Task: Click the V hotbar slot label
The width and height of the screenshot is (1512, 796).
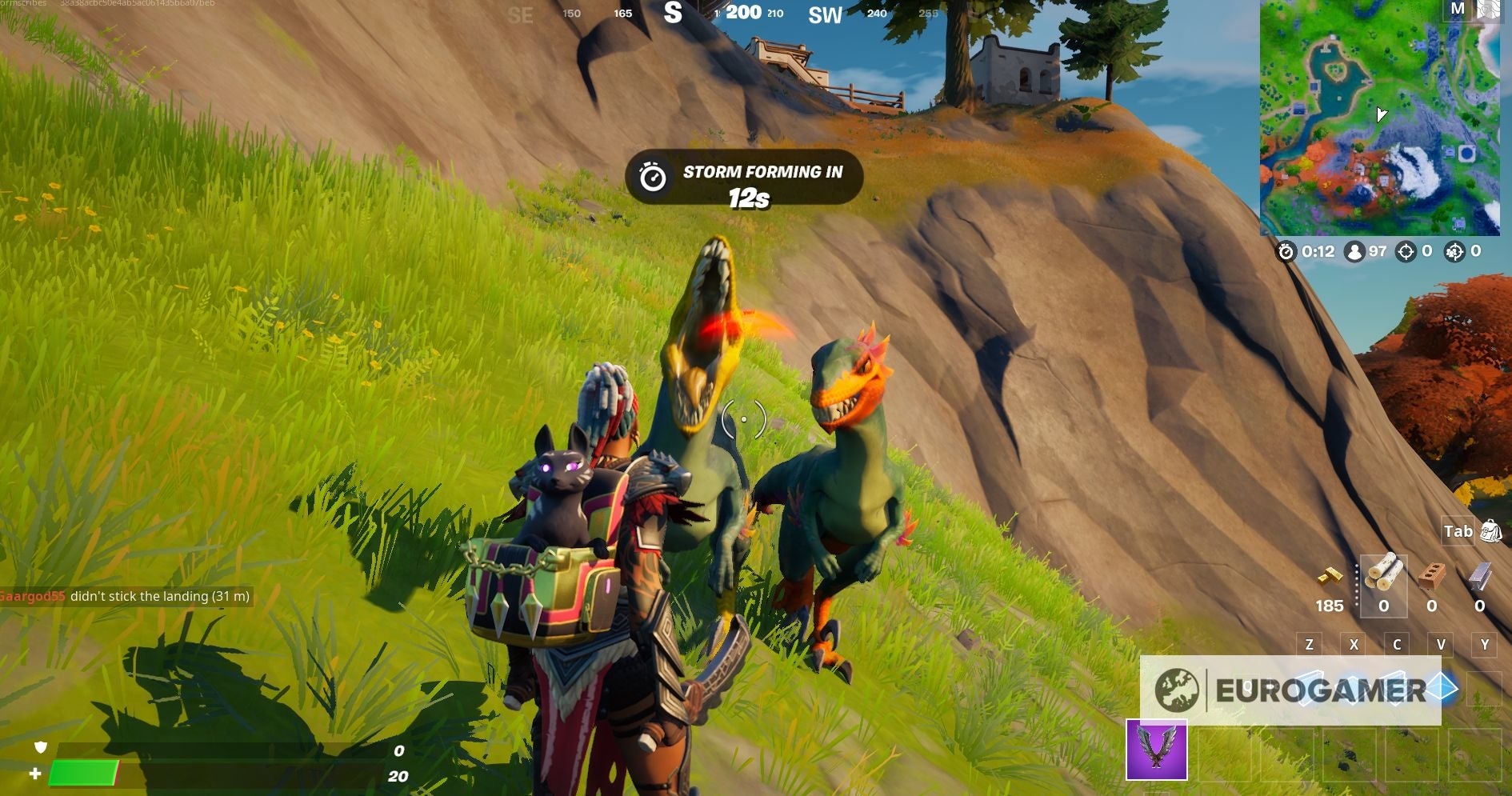Action: click(1440, 644)
